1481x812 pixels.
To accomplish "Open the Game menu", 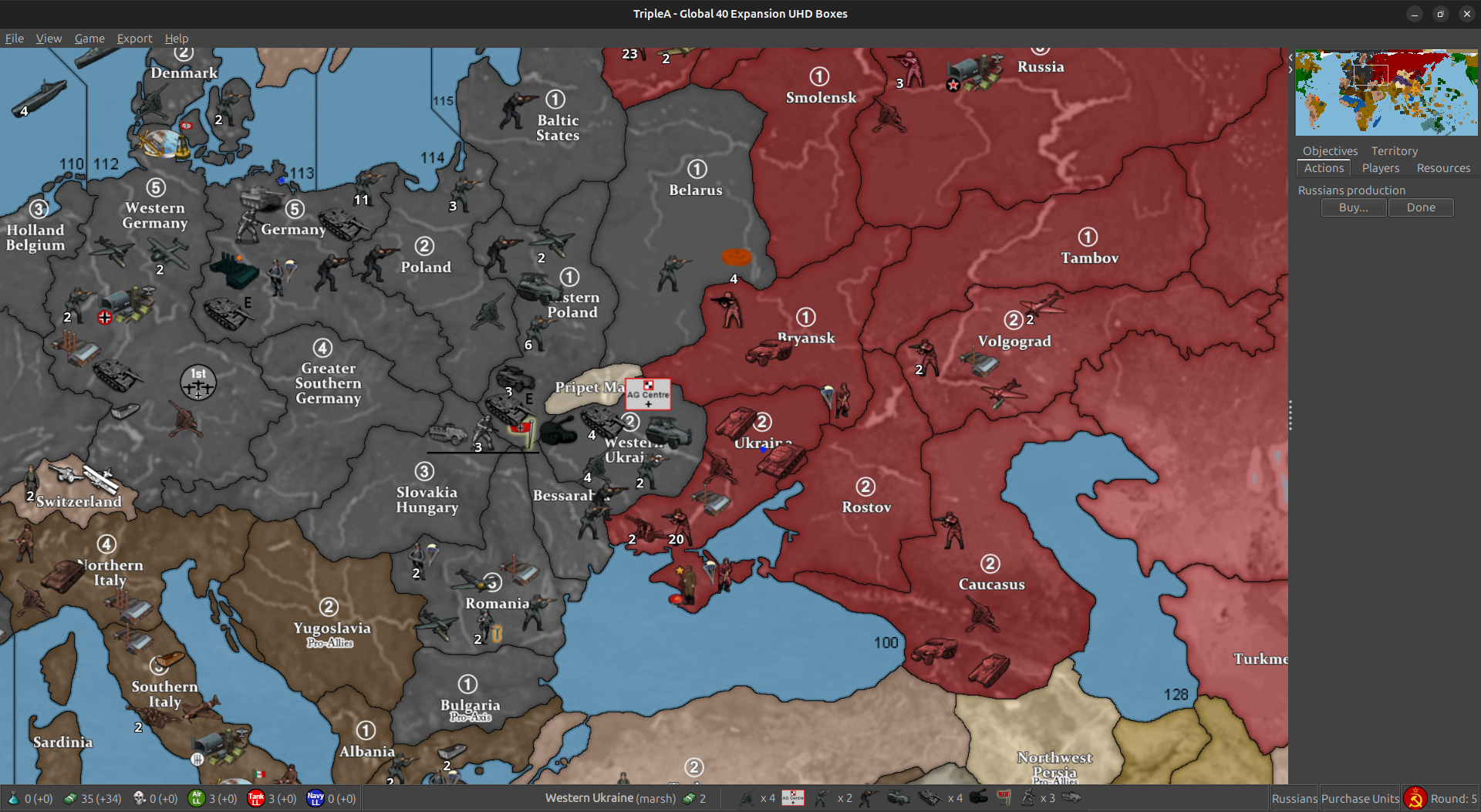I will click(x=89, y=39).
